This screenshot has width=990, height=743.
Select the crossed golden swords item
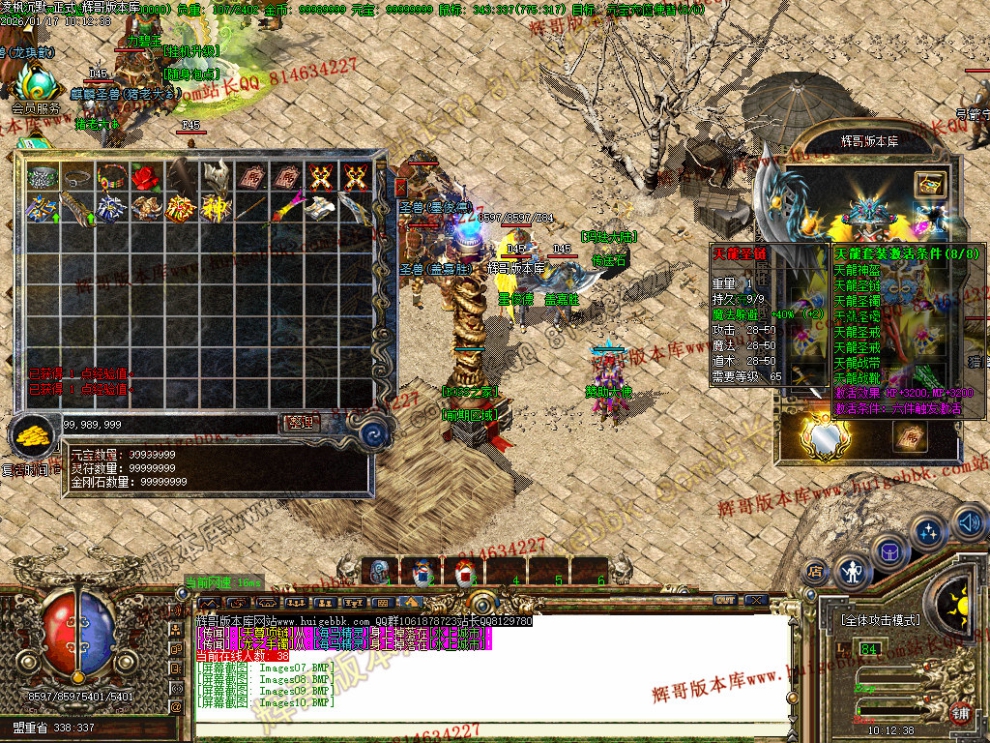click(x=320, y=177)
